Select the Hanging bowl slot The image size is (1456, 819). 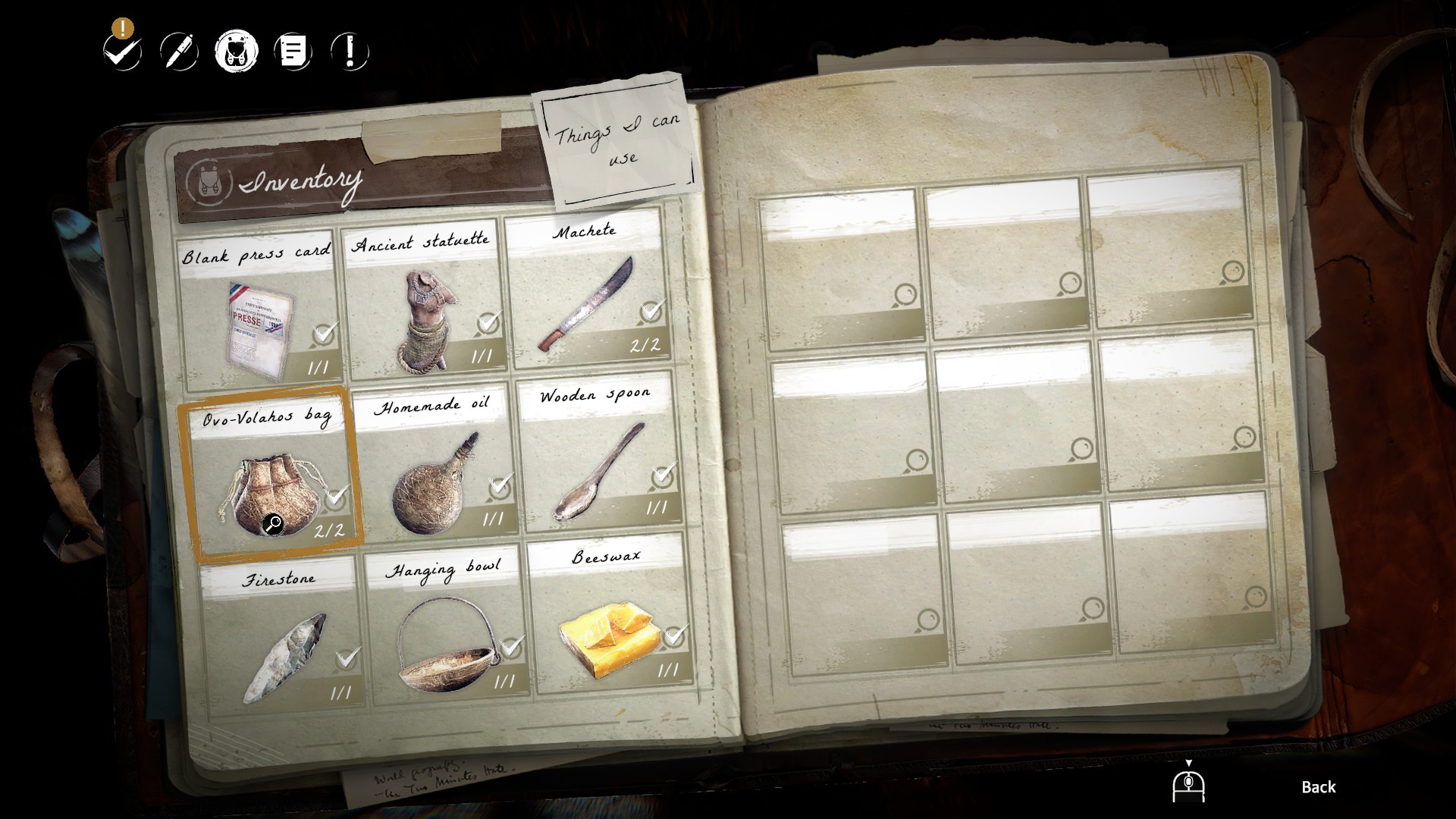coord(447,629)
